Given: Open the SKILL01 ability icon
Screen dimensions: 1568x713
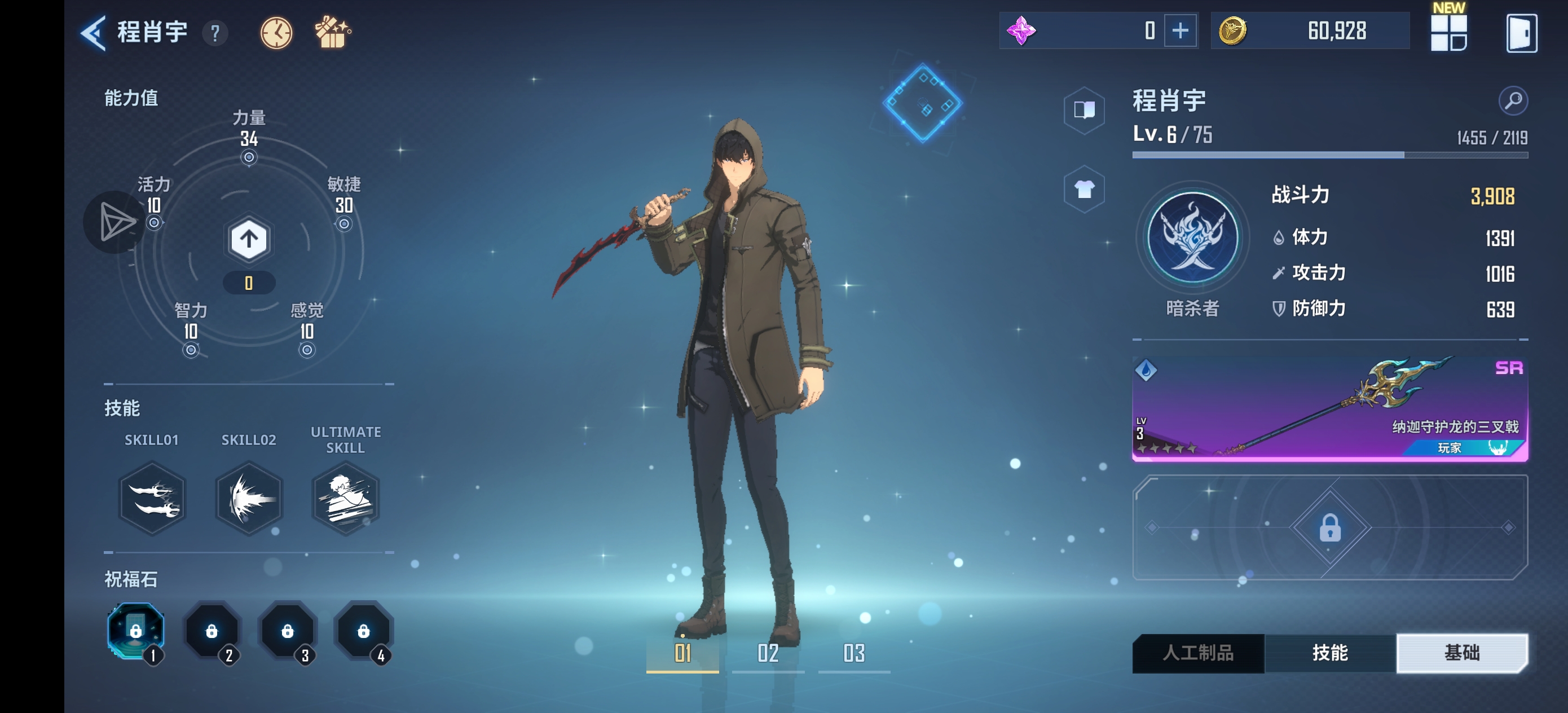Looking at the screenshot, I should 151,499.
